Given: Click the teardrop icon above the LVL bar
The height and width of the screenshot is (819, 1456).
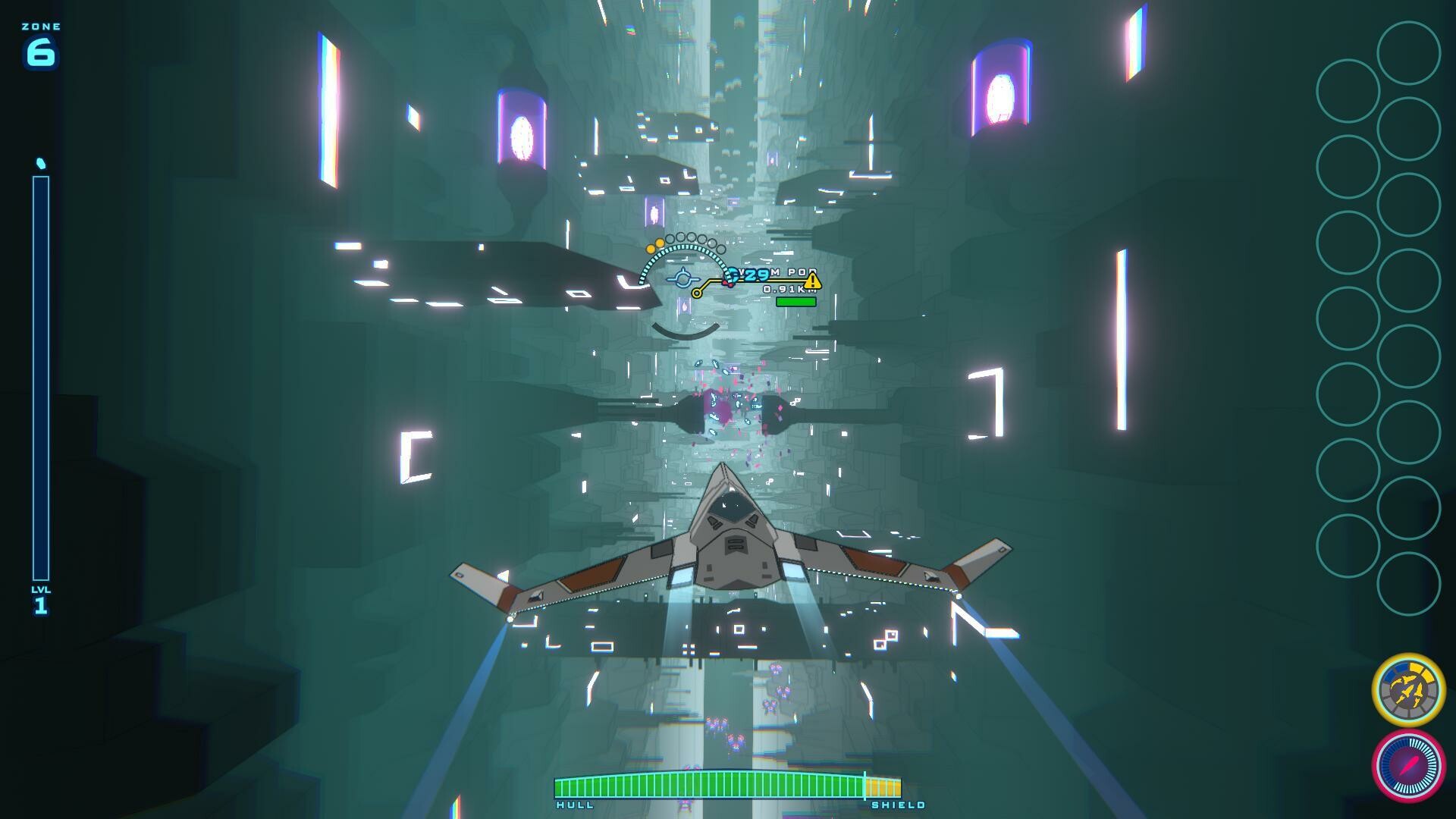Looking at the screenshot, I should click(x=40, y=162).
